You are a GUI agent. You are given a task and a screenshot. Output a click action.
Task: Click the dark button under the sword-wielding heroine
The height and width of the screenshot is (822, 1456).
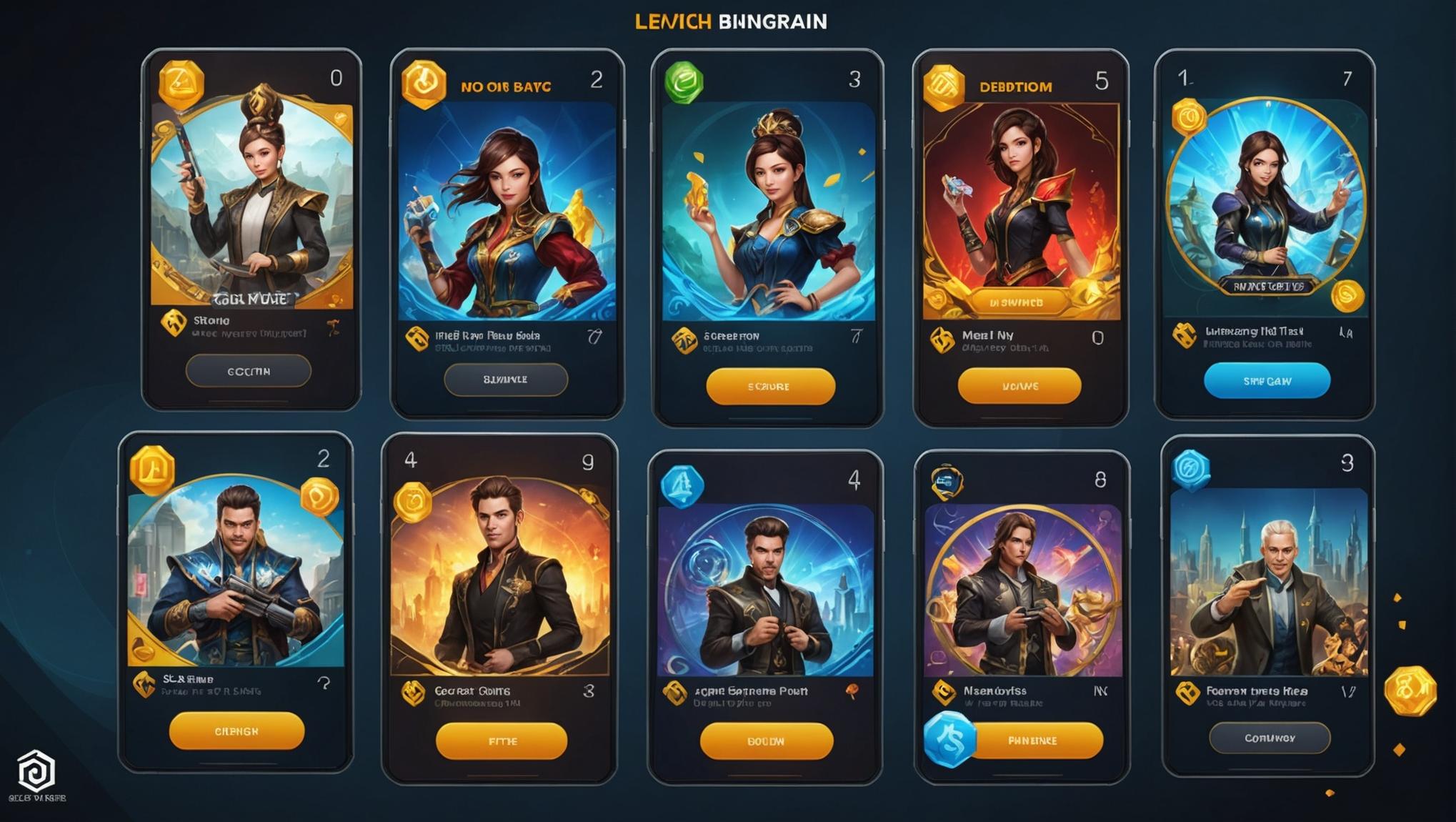[249, 371]
